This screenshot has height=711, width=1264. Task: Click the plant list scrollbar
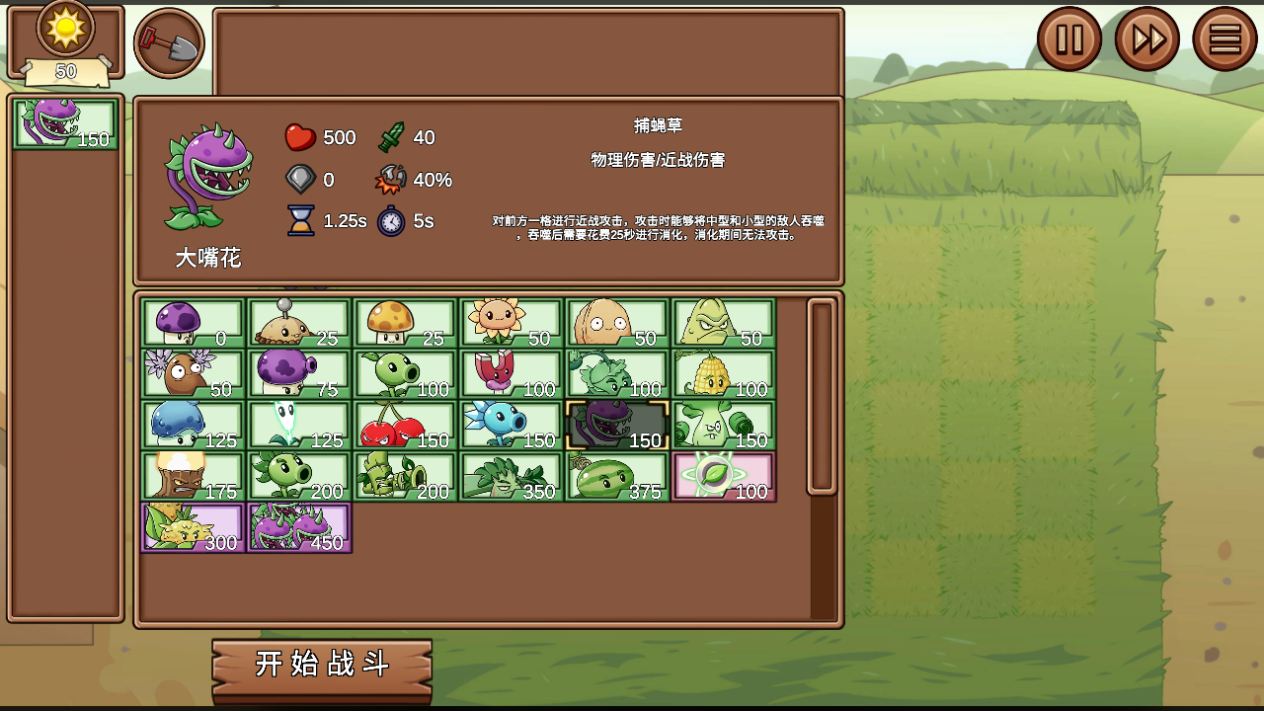(x=821, y=396)
